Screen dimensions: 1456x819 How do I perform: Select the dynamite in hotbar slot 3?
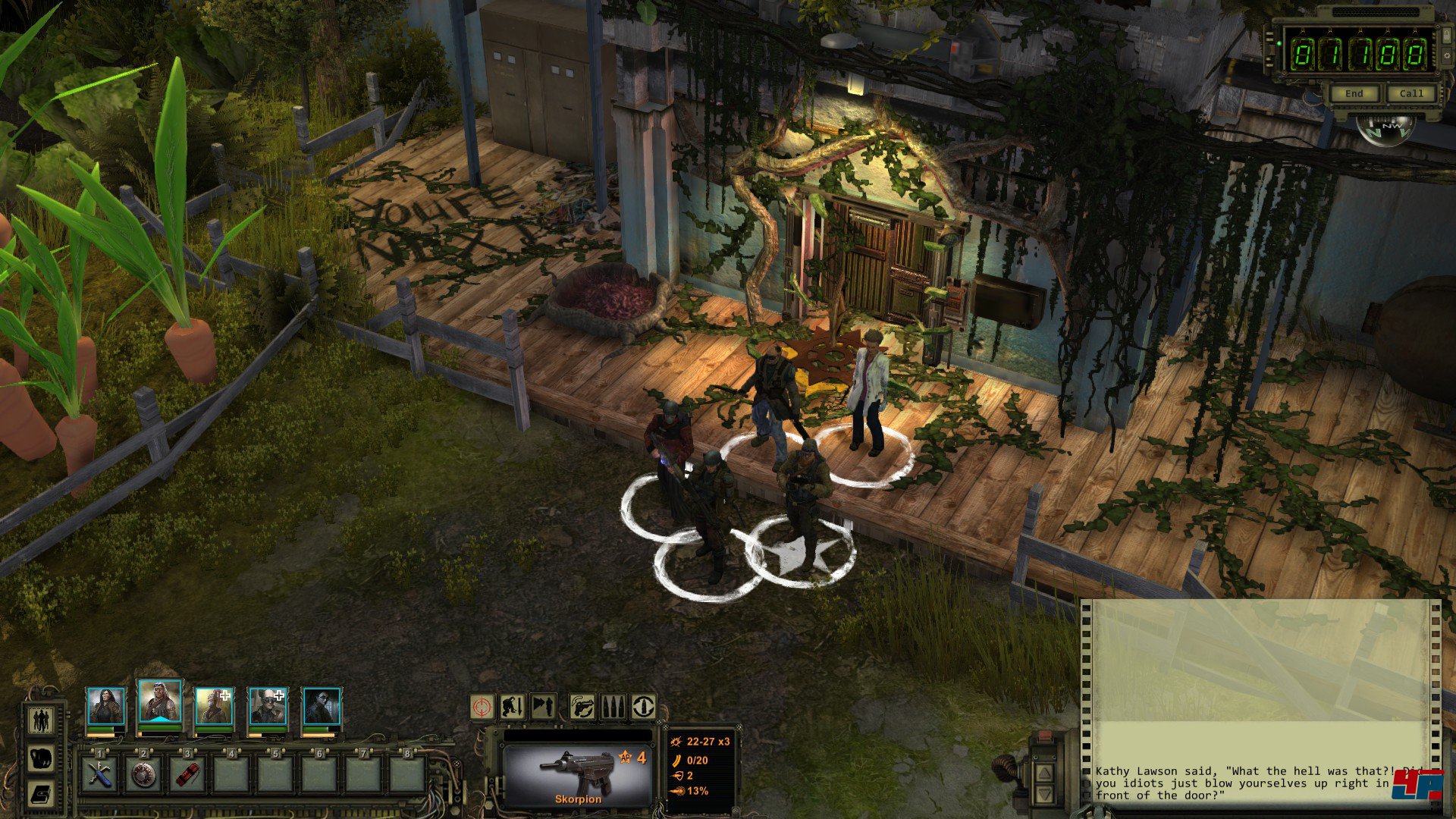coord(187,774)
